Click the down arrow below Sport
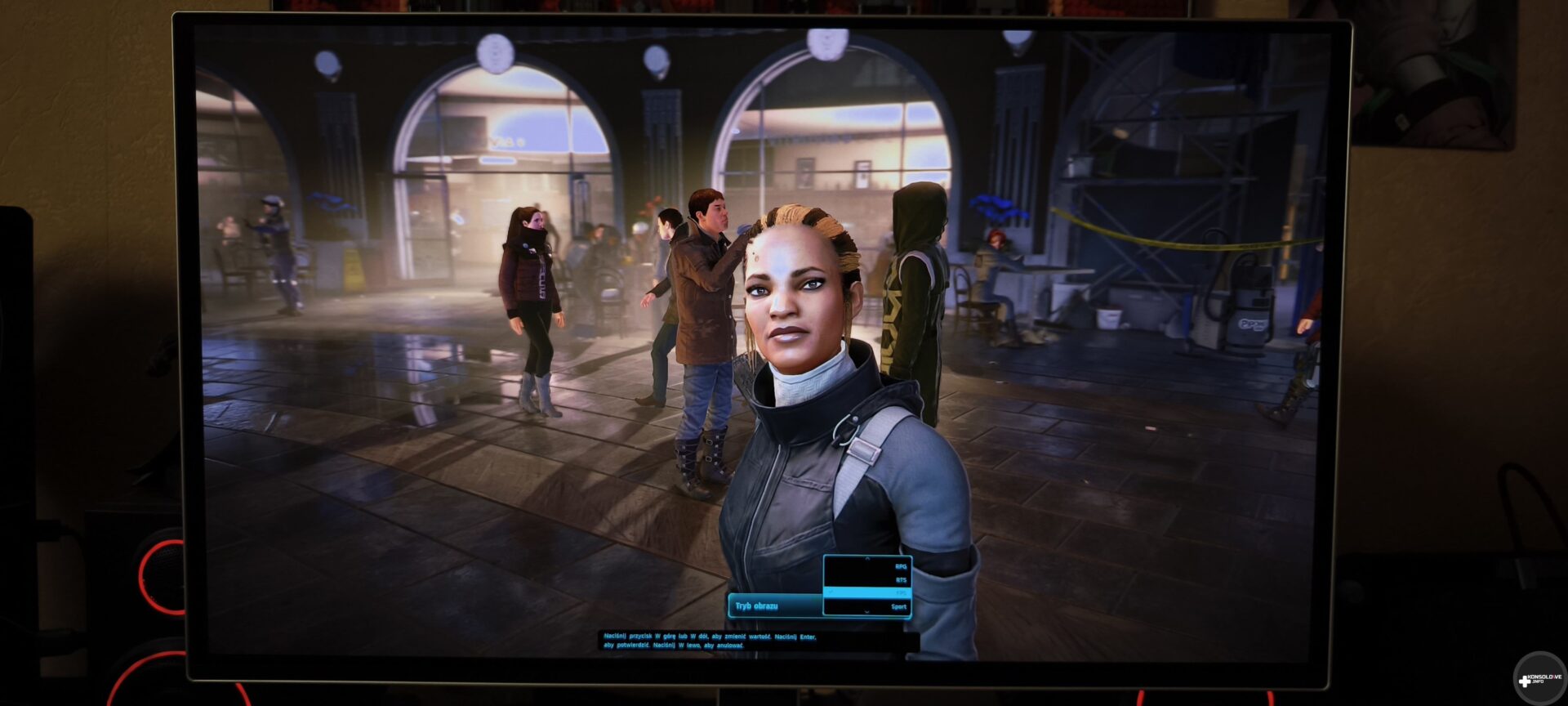1568x706 pixels. click(867, 613)
